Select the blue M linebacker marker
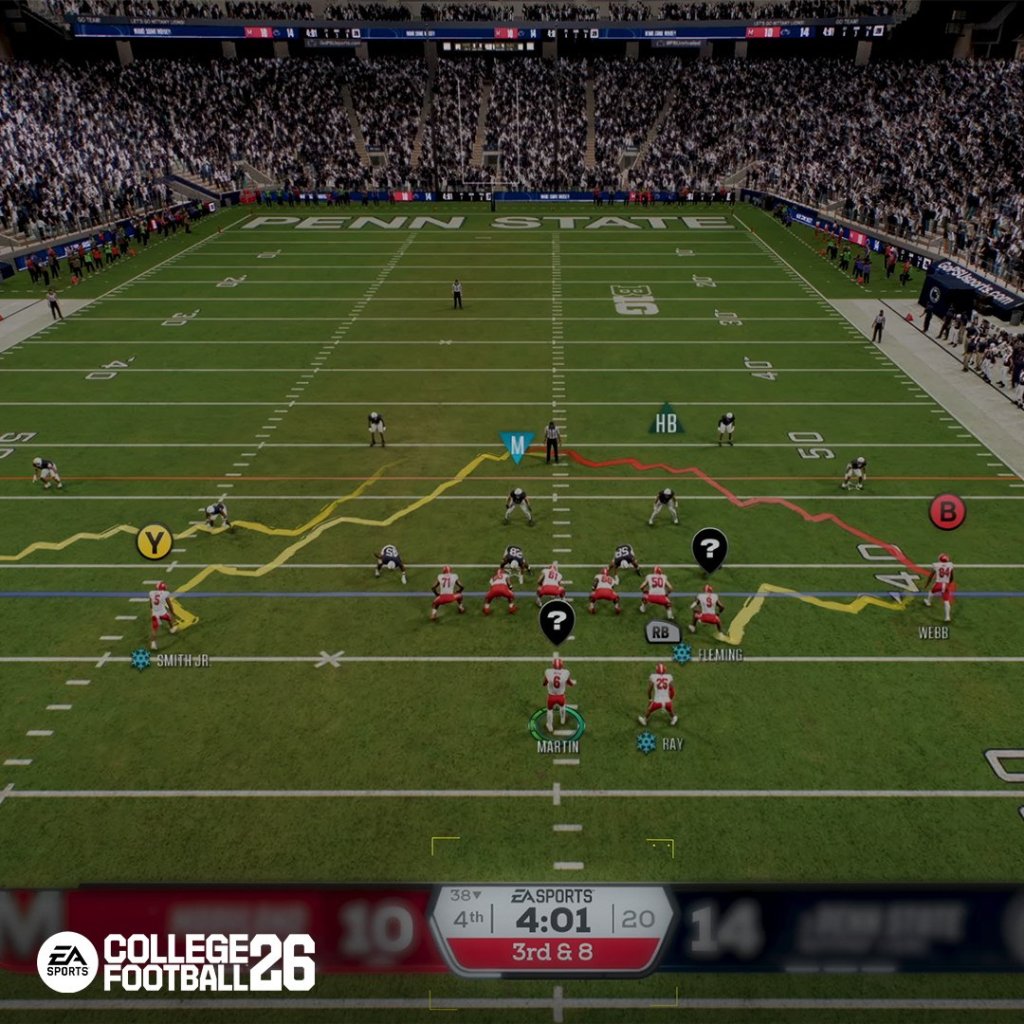The width and height of the screenshot is (1024, 1024). point(516,445)
